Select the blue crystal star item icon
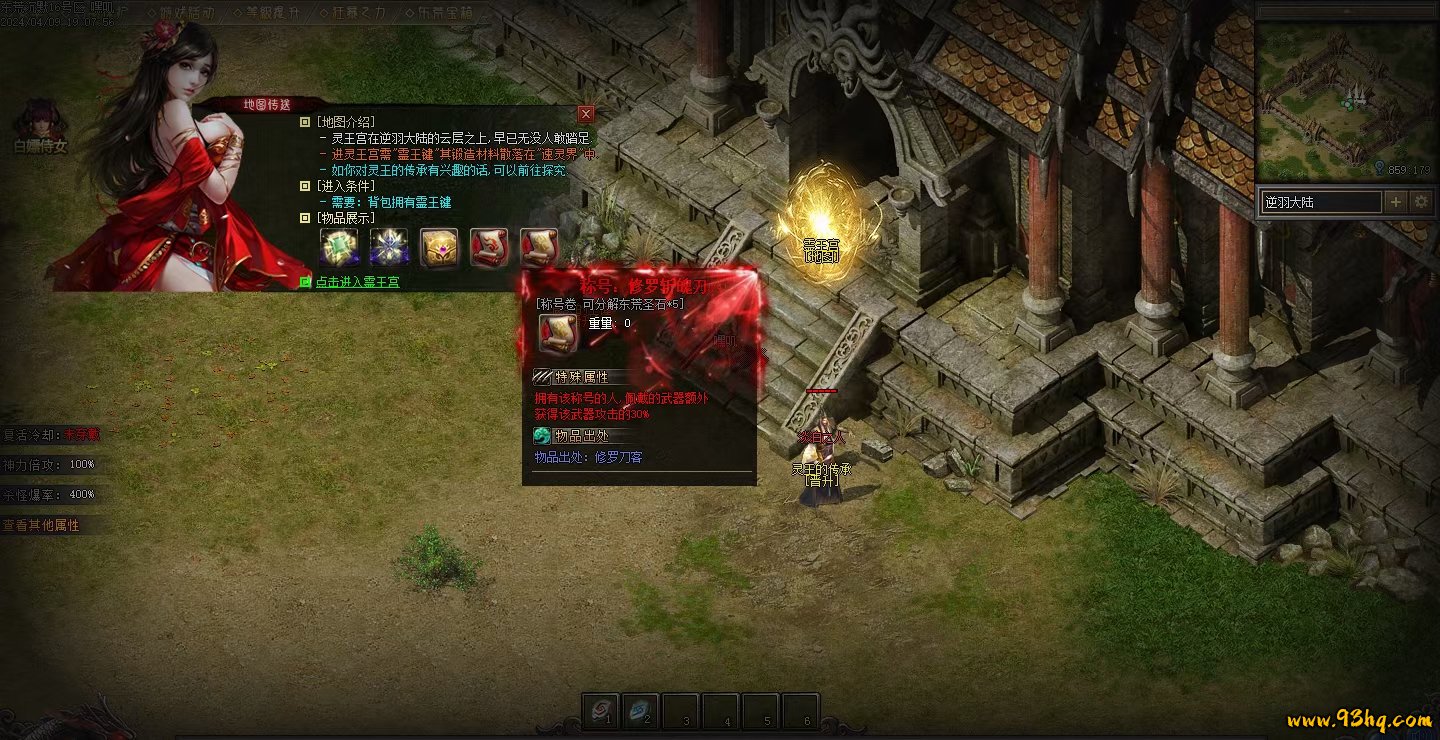 389,247
